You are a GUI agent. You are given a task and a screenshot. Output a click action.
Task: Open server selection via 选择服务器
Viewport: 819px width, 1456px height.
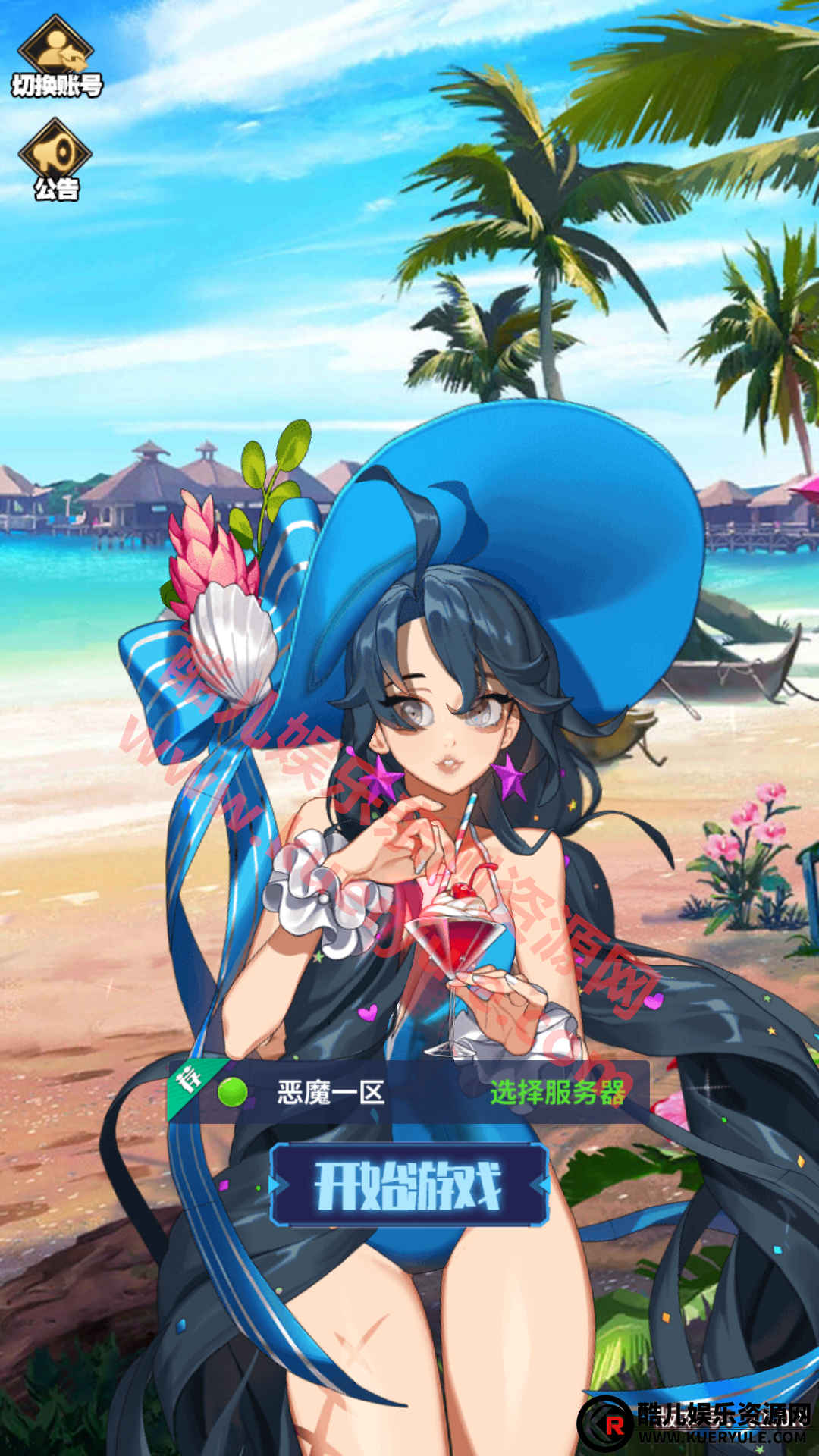pyautogui.click(x=557, y=1093)
